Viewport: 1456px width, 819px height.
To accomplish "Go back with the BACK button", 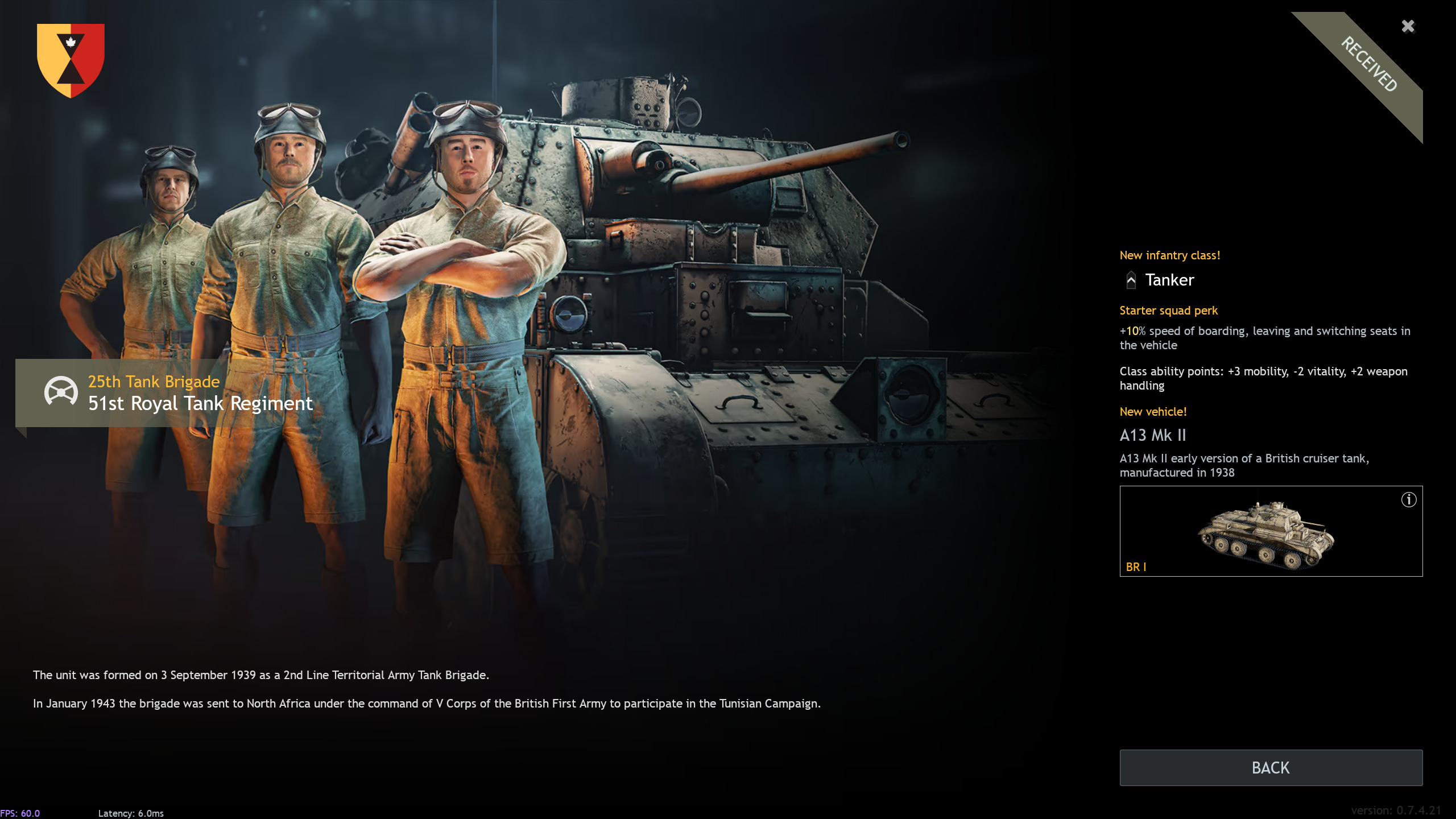I will click(1271, 767).
